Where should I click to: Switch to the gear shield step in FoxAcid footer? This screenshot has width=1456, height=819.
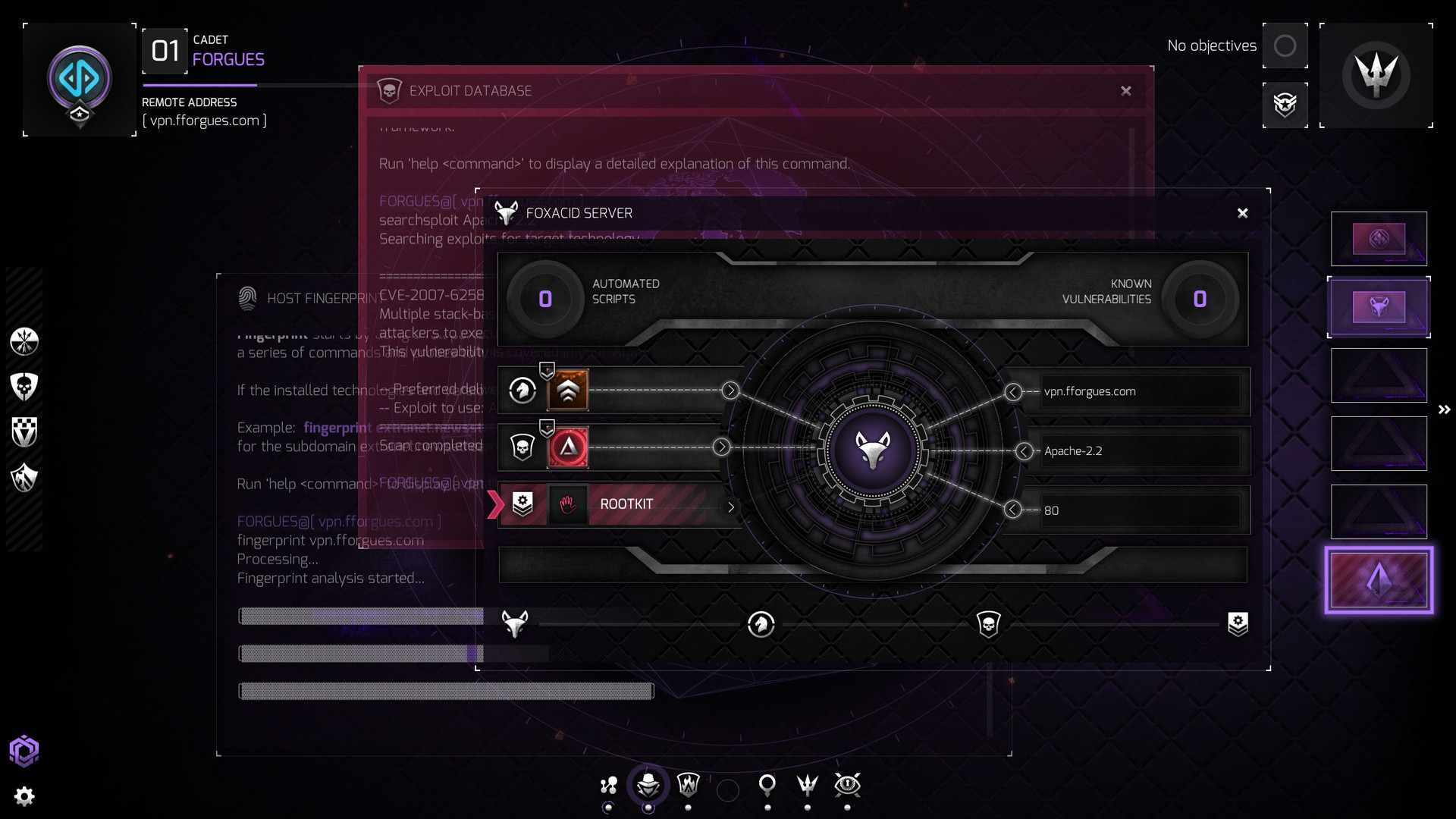[x=1238, y=624]
